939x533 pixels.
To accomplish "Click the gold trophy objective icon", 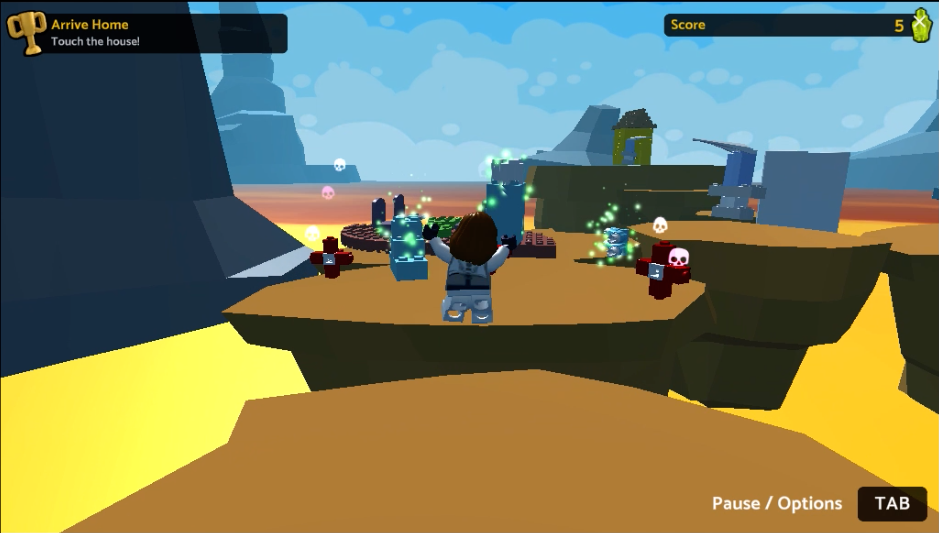I will pos(27,32).
